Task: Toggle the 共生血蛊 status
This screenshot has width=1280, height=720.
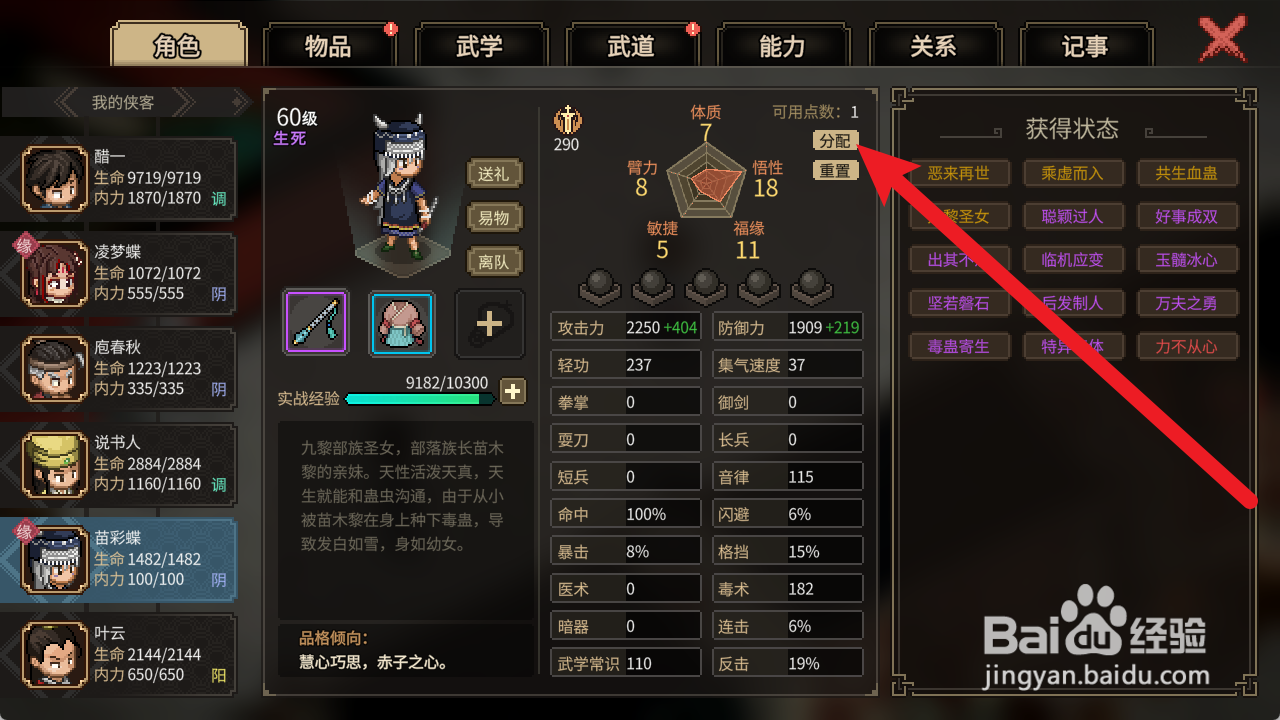Action: coord(1188,172)
